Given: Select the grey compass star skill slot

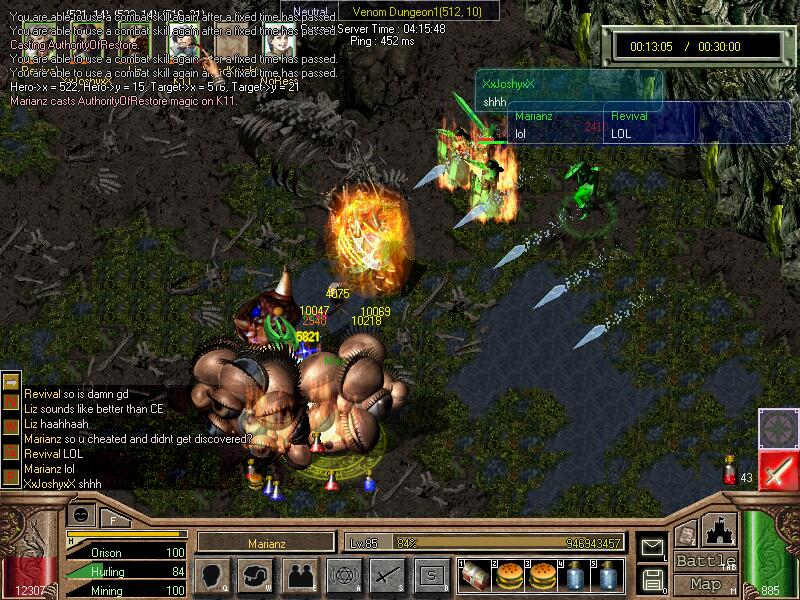Looking at the screenshot, I should (x=777, y=428).
